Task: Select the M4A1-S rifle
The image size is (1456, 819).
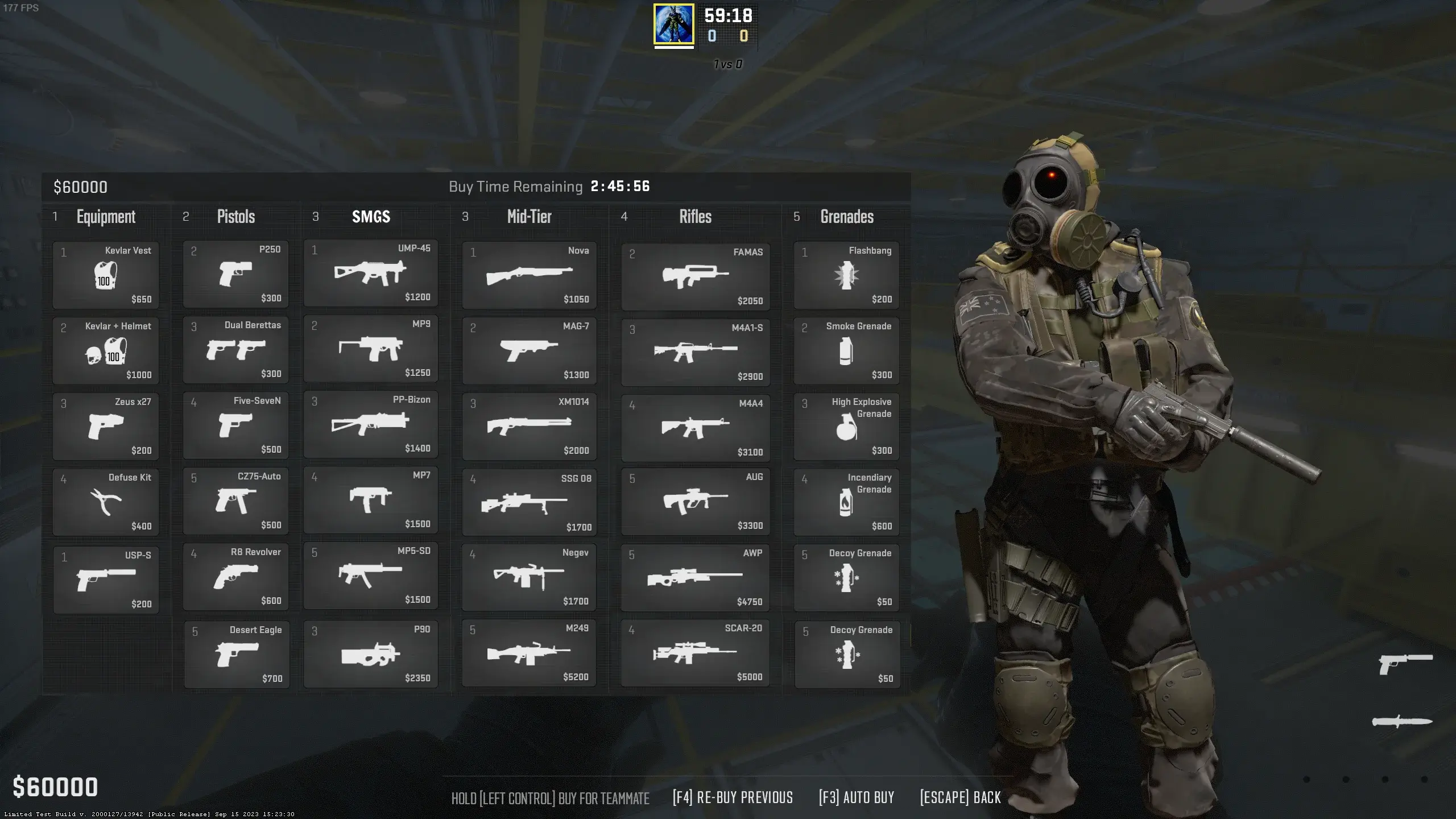Action: (695, 351)
